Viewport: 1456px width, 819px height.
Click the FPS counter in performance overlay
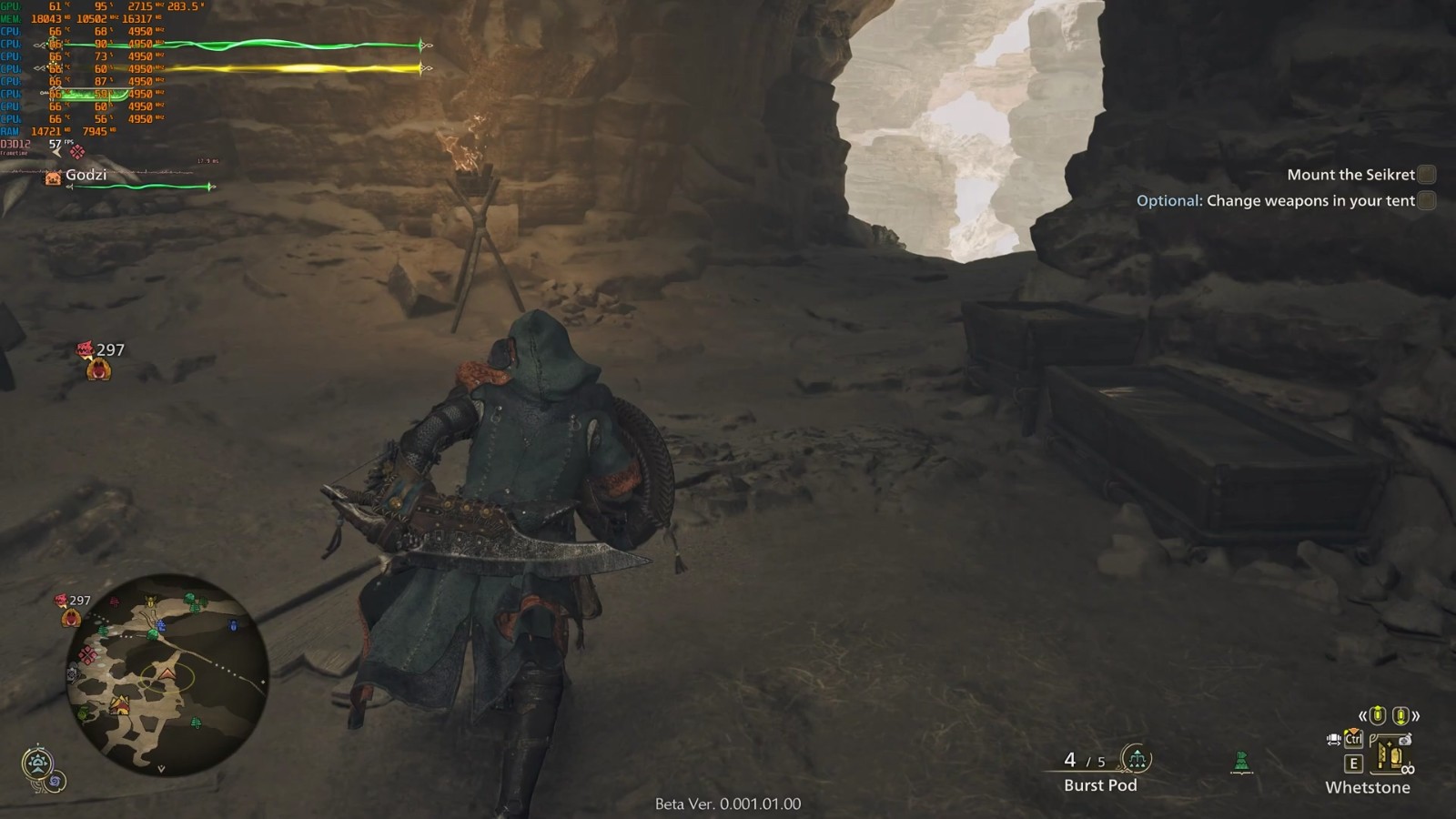(x=56, y=145)
